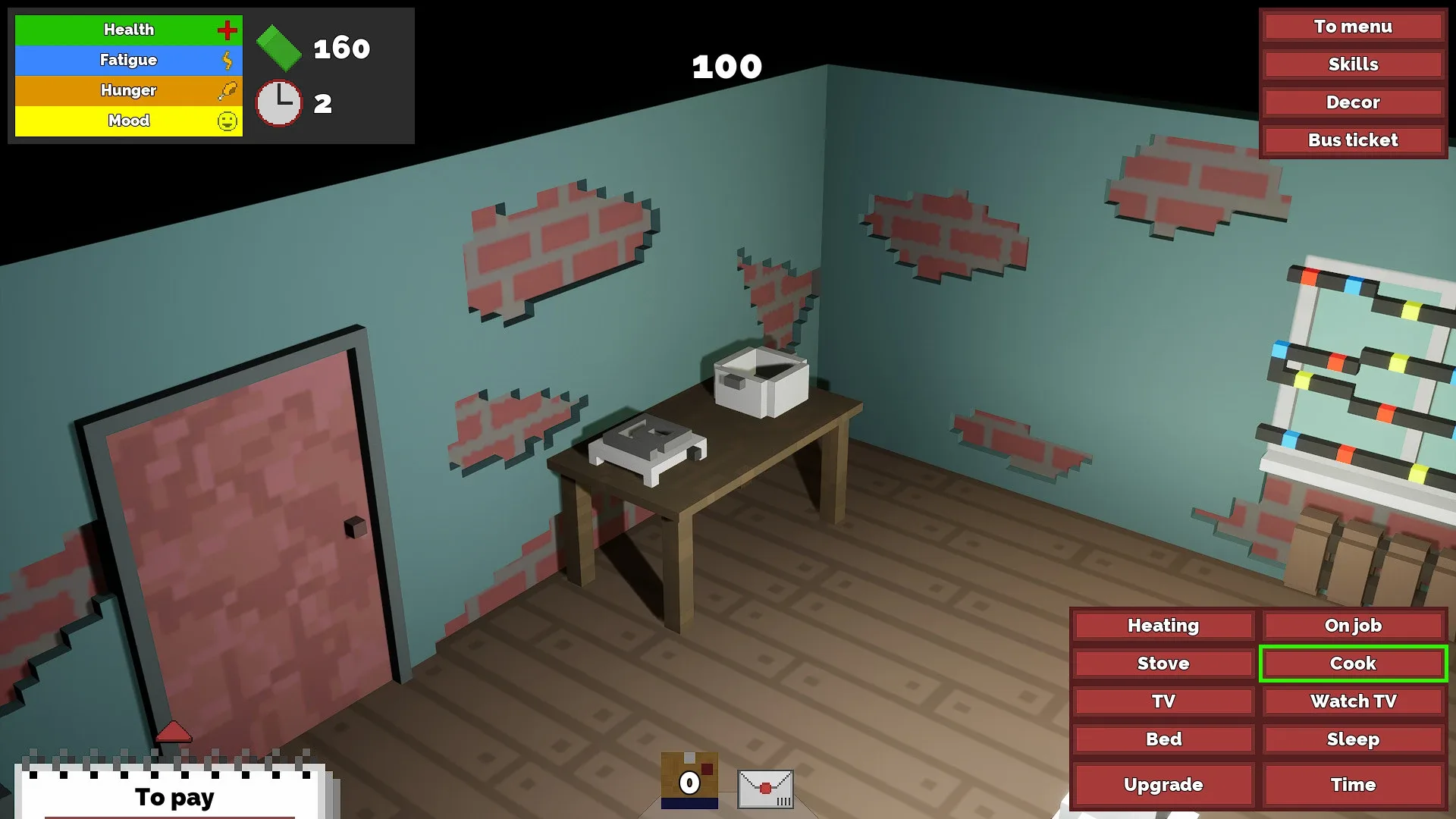Viewport: 1456px width, 819px height.
Task: Toggle the Heating on
Action: [1163, 626]
